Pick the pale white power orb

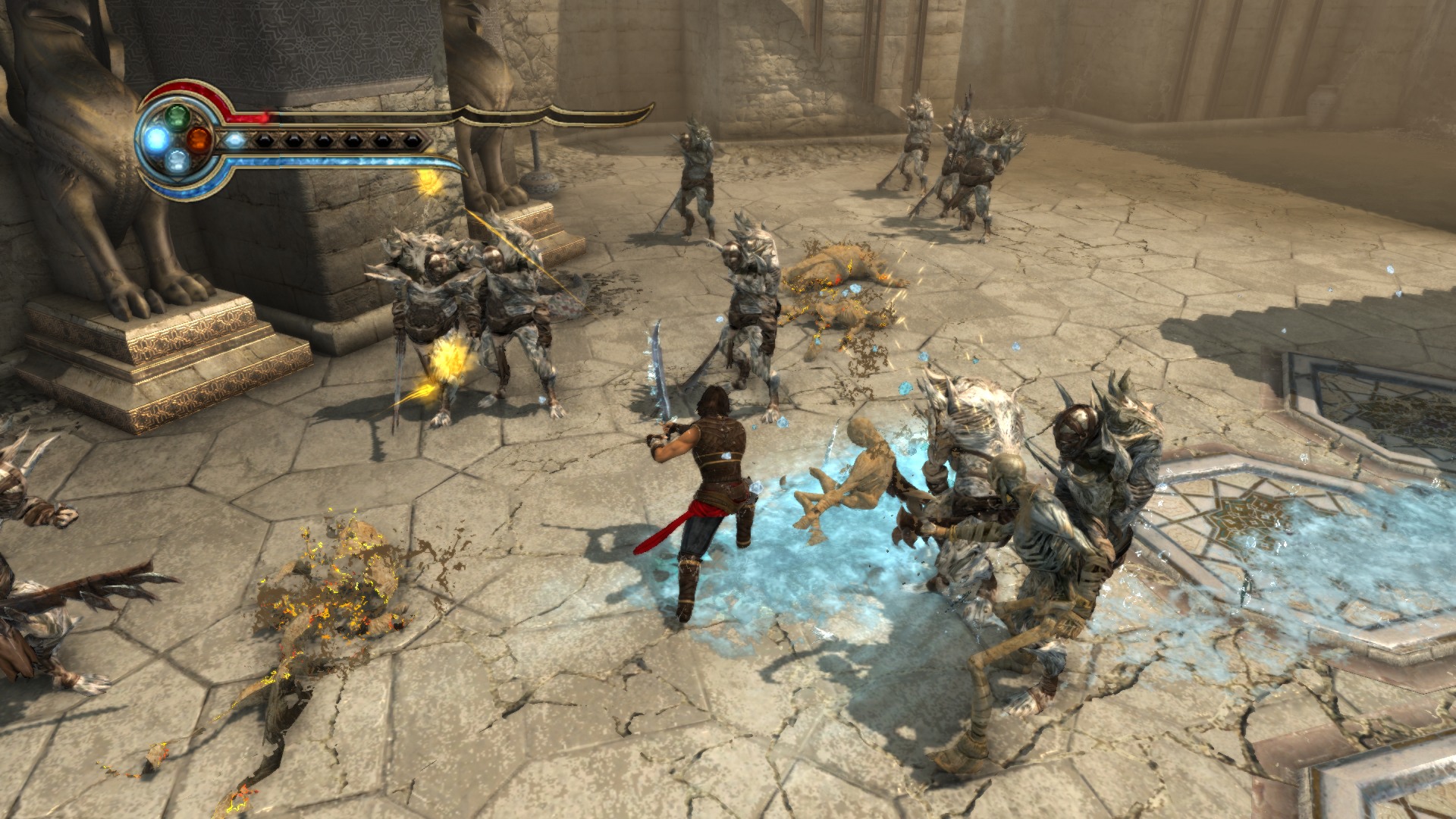pos(177,160)
